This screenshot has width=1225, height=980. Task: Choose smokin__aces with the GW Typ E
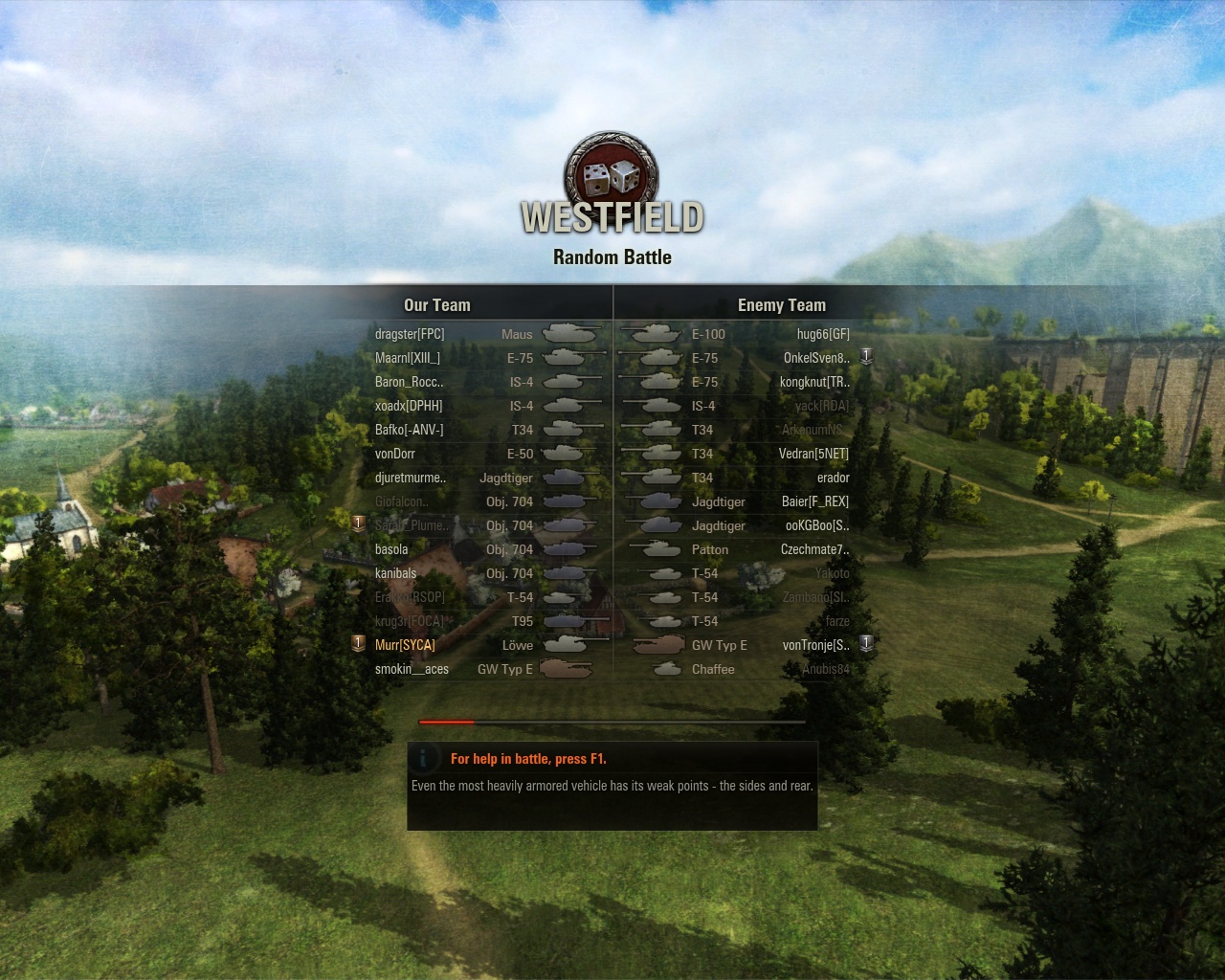[x=412, y=669]
